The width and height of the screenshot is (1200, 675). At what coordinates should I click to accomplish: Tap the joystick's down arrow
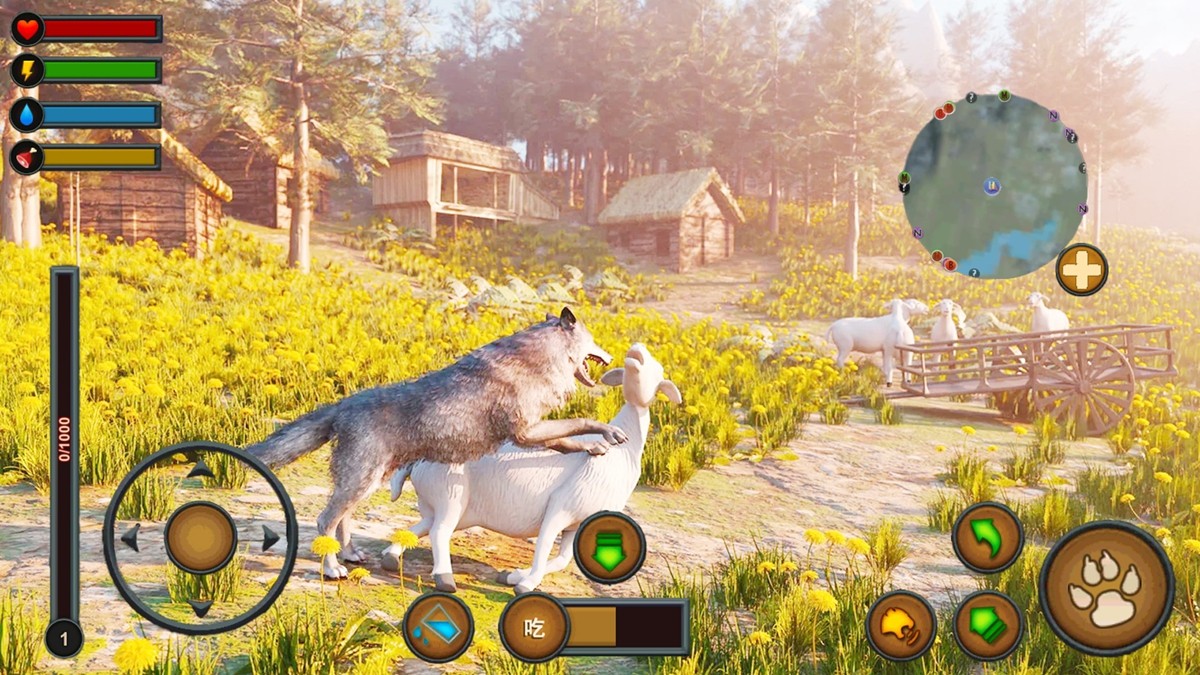tap(201, 607)
